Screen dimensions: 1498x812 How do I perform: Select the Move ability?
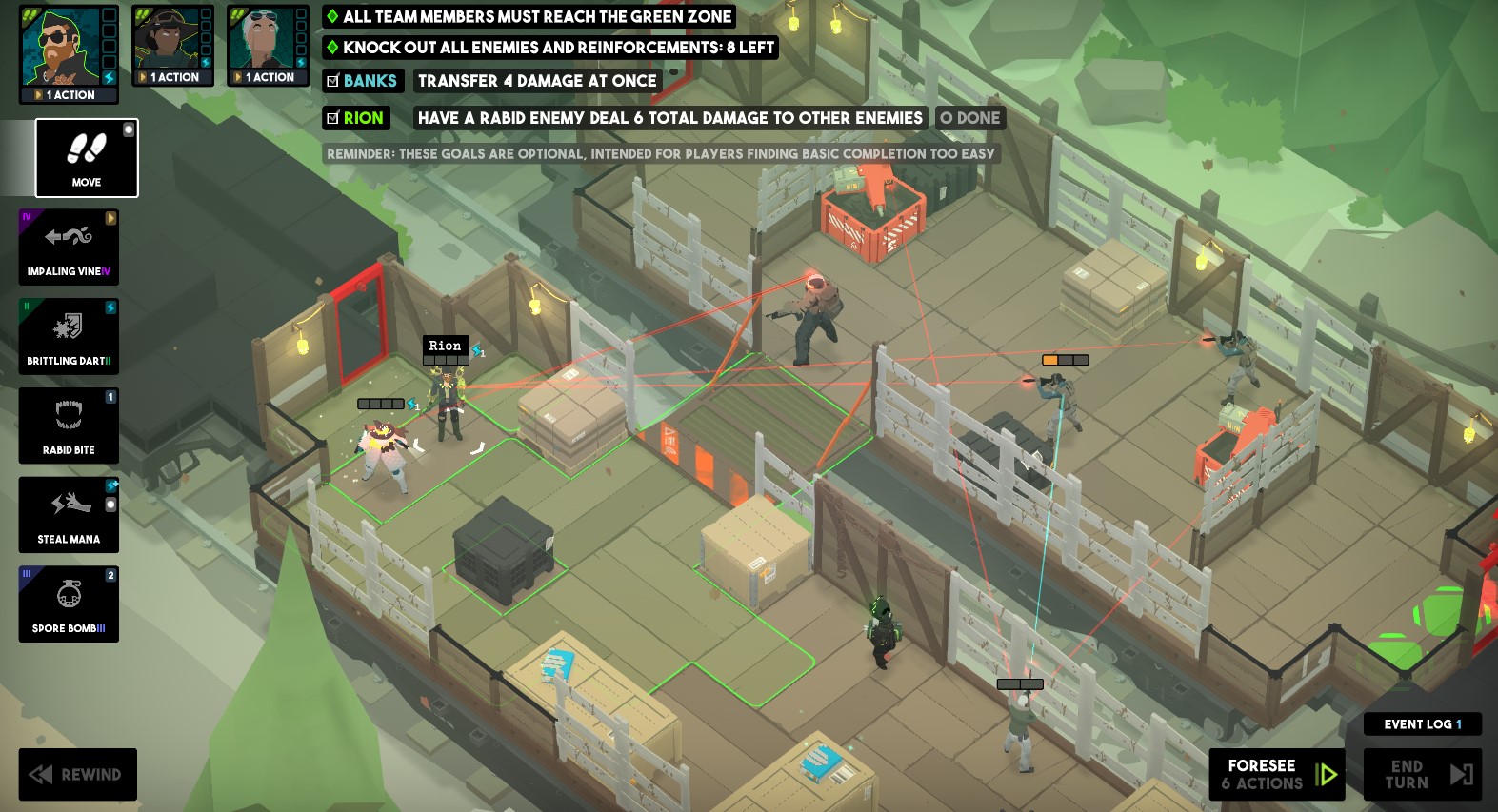pyautogui.click(x=86, y=157)
